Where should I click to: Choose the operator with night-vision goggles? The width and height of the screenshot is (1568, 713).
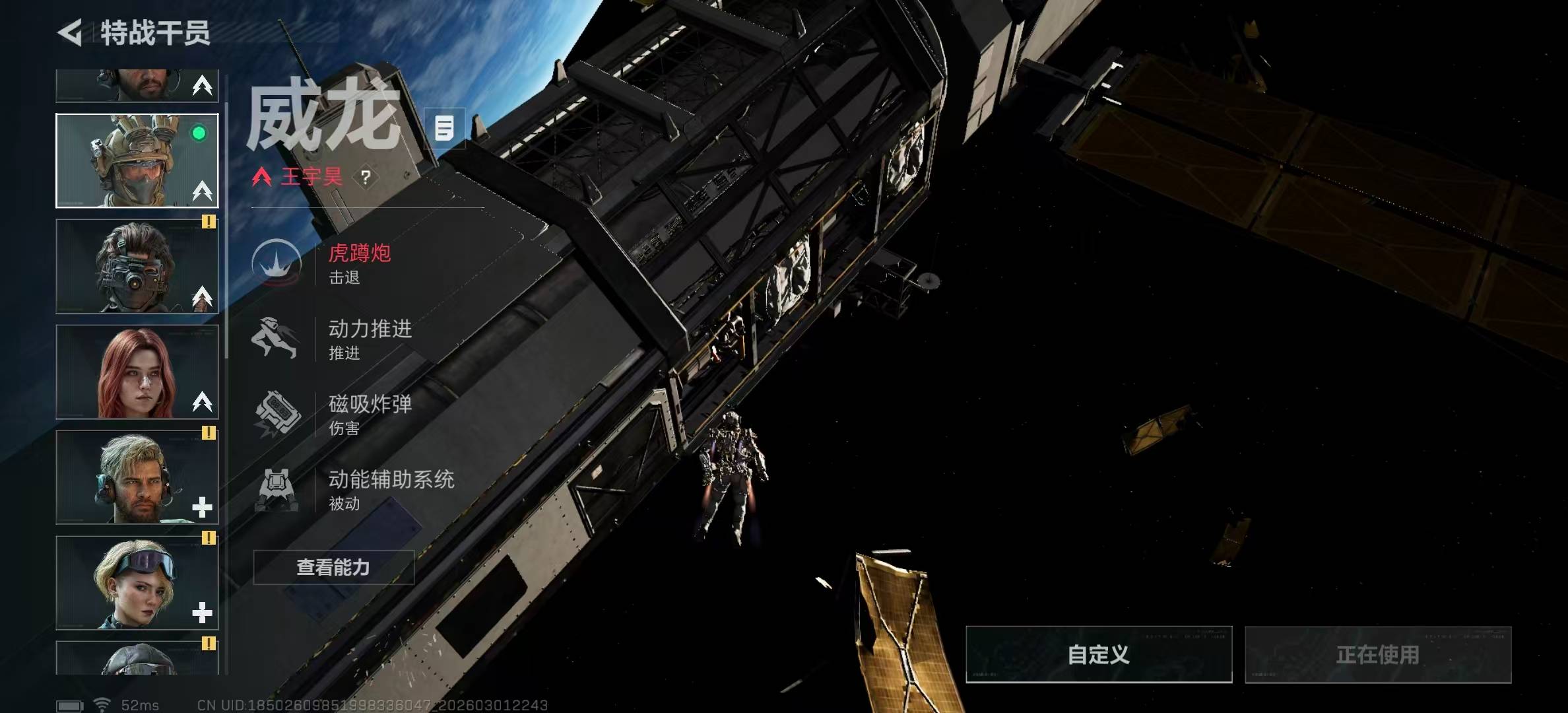[137, 266]
